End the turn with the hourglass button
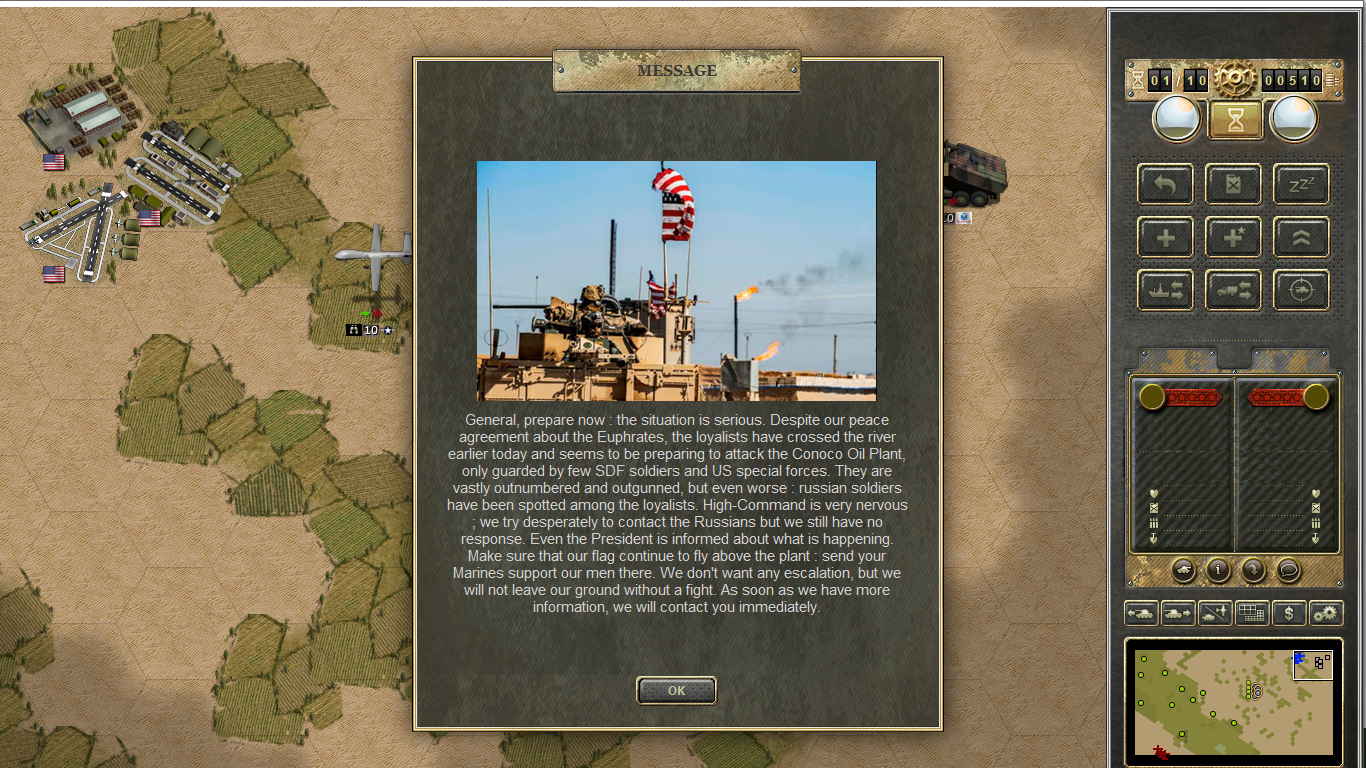 tap(1235, 120)
